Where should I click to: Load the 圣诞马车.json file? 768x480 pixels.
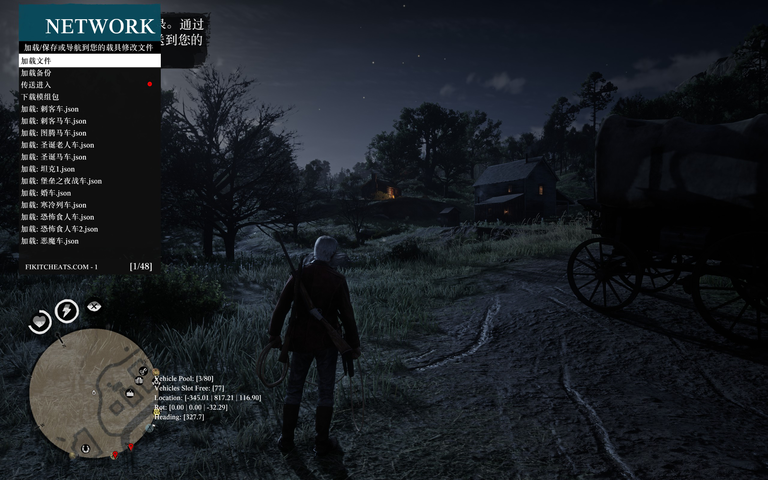point(89,157)
